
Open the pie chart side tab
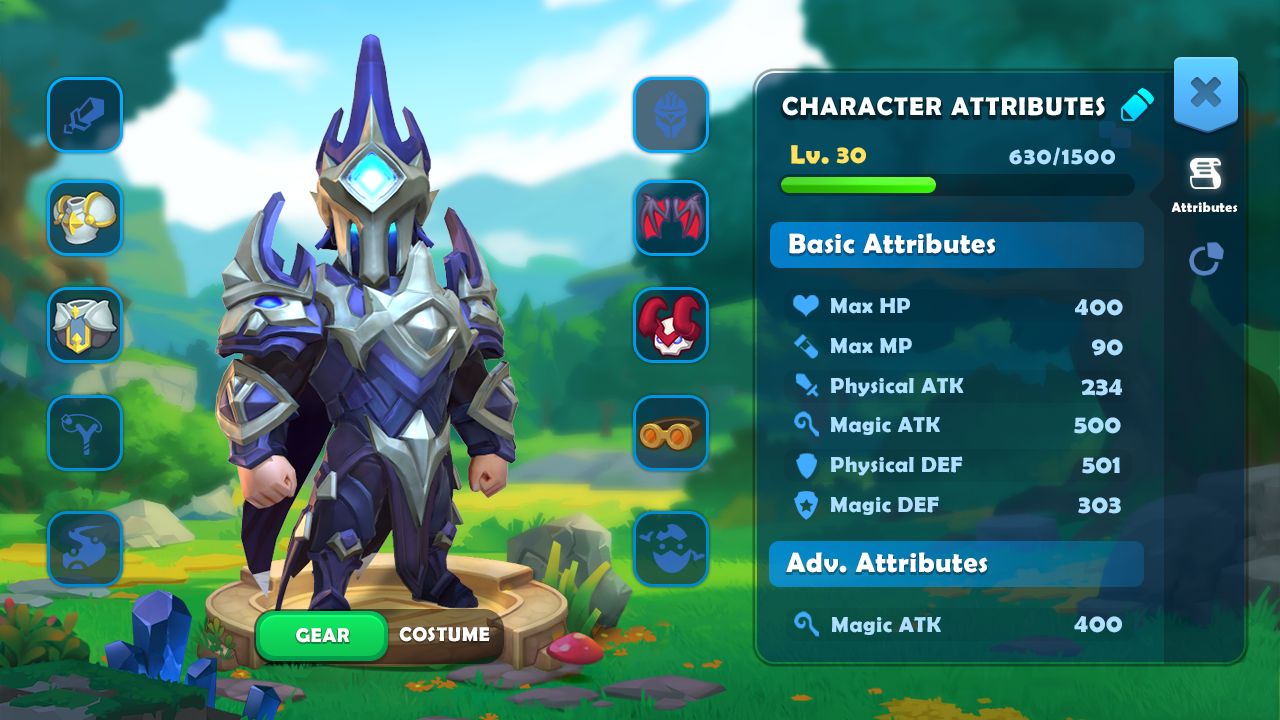[1205, 259]
